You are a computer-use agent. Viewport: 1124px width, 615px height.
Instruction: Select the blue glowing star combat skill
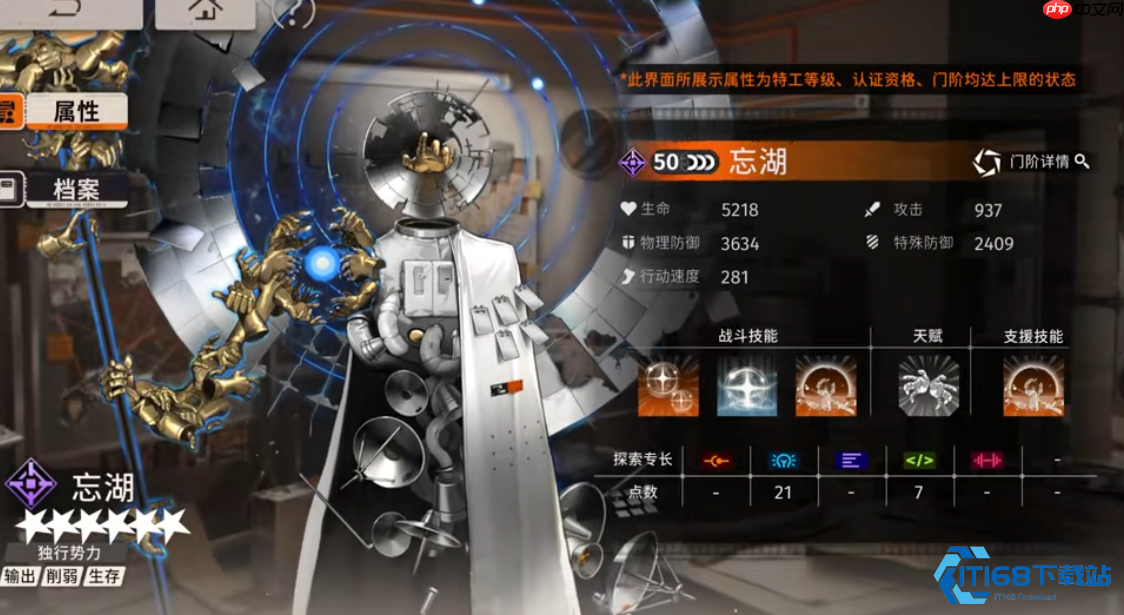tap(748, 386)
